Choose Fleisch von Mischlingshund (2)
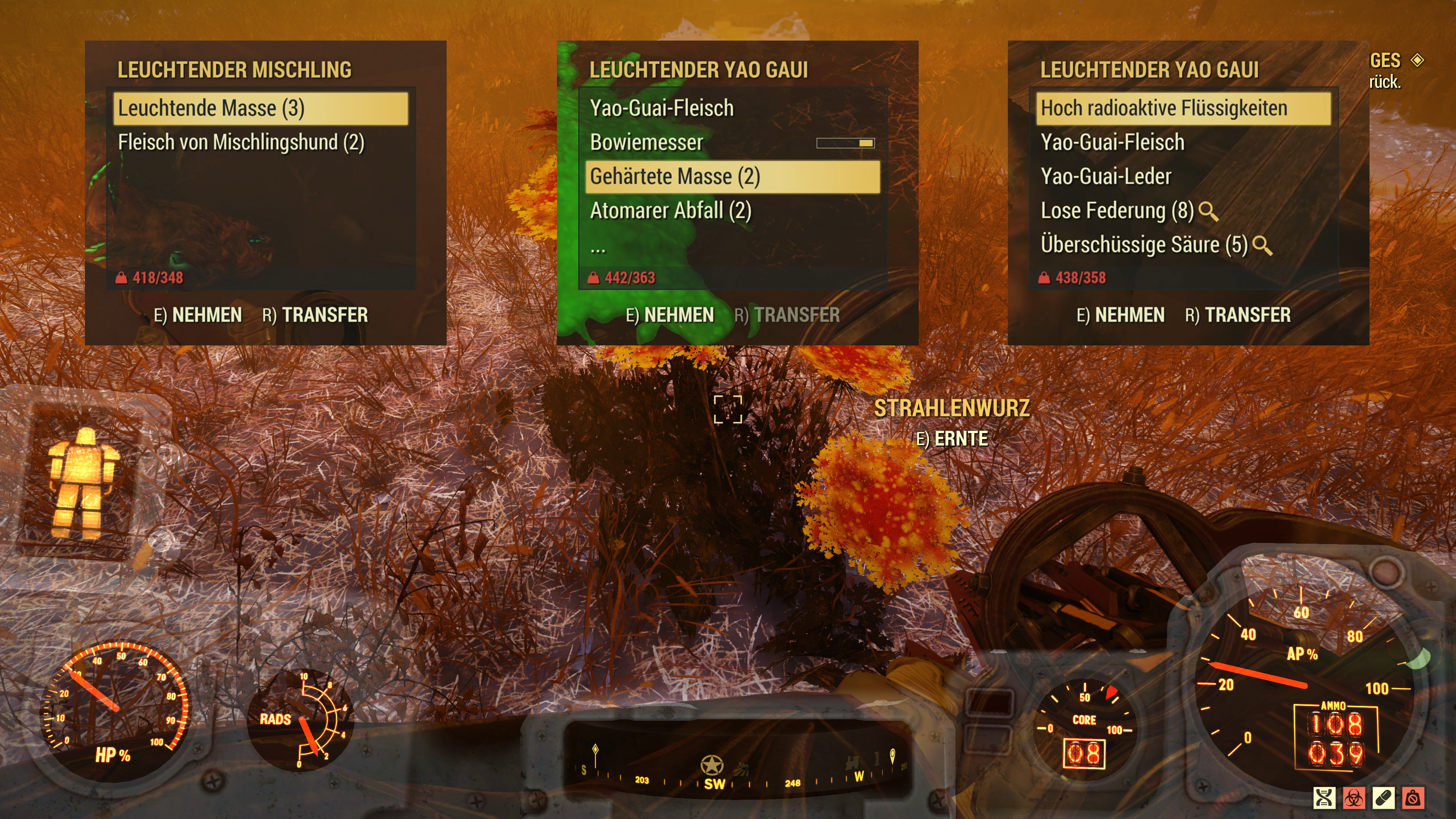 tap(242, 143)
